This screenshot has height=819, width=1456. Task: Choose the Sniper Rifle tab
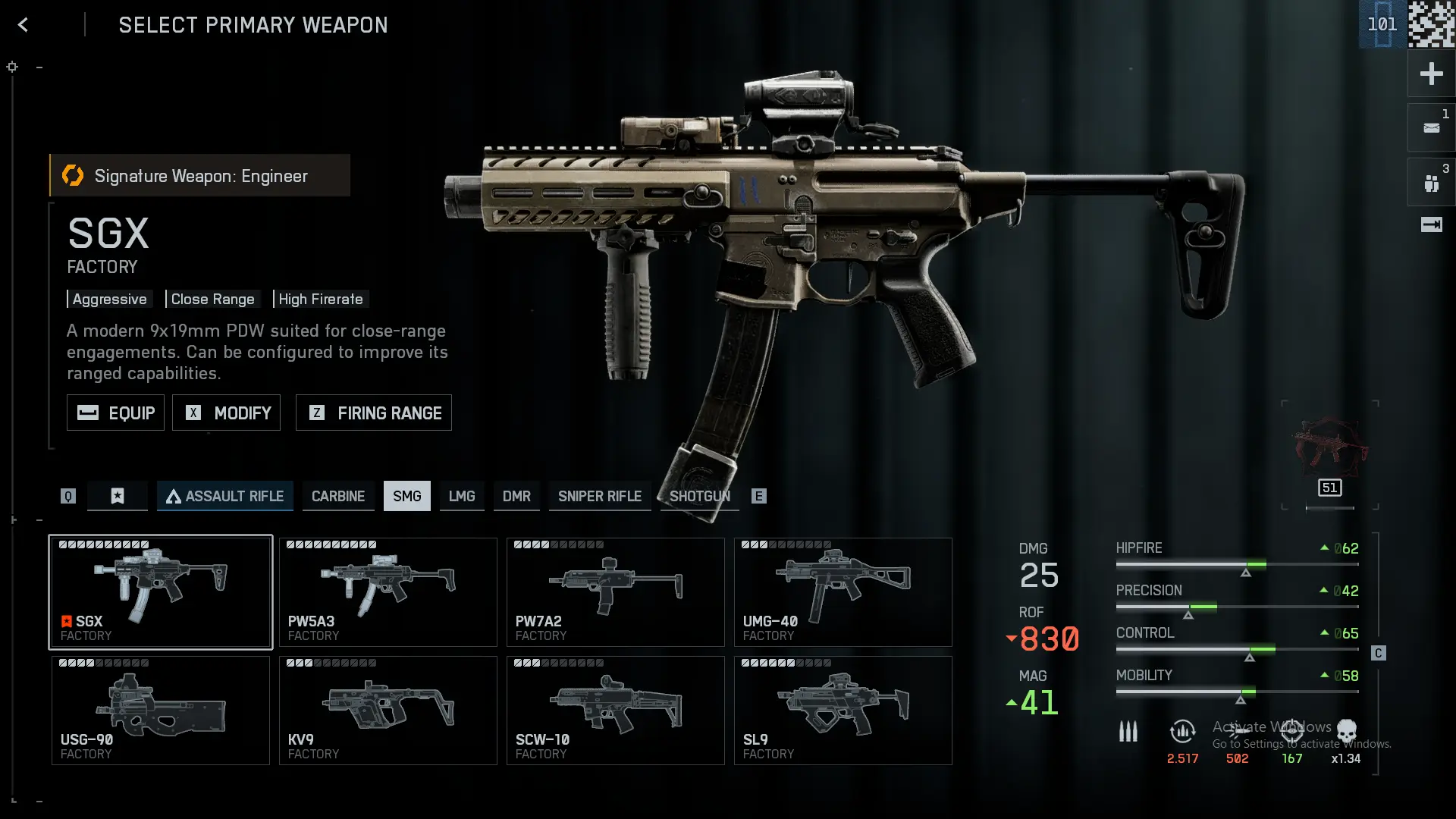coord(599,496)
